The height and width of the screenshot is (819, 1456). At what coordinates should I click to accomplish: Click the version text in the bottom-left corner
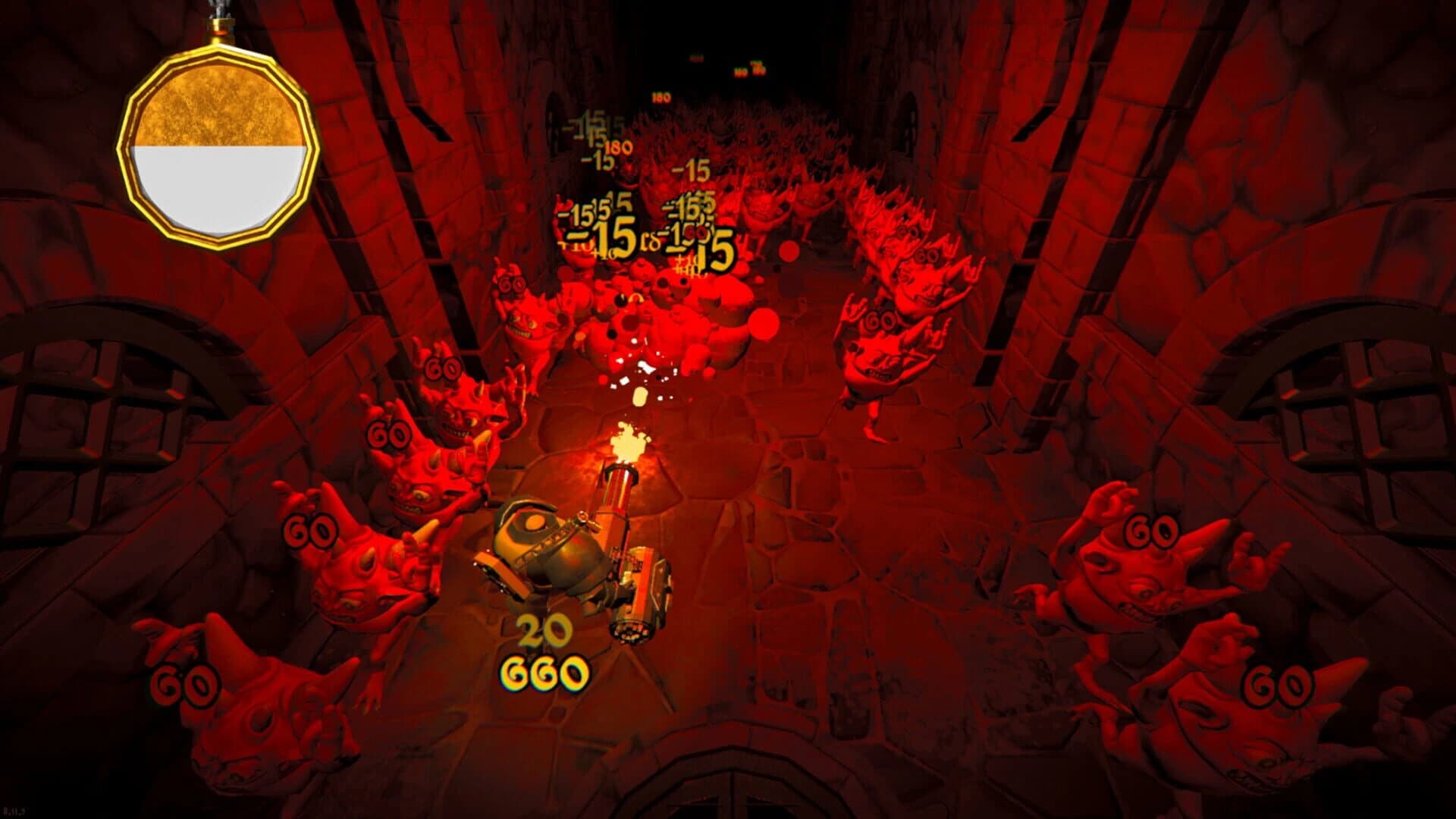pyautogui.click(x=15, y=811)
